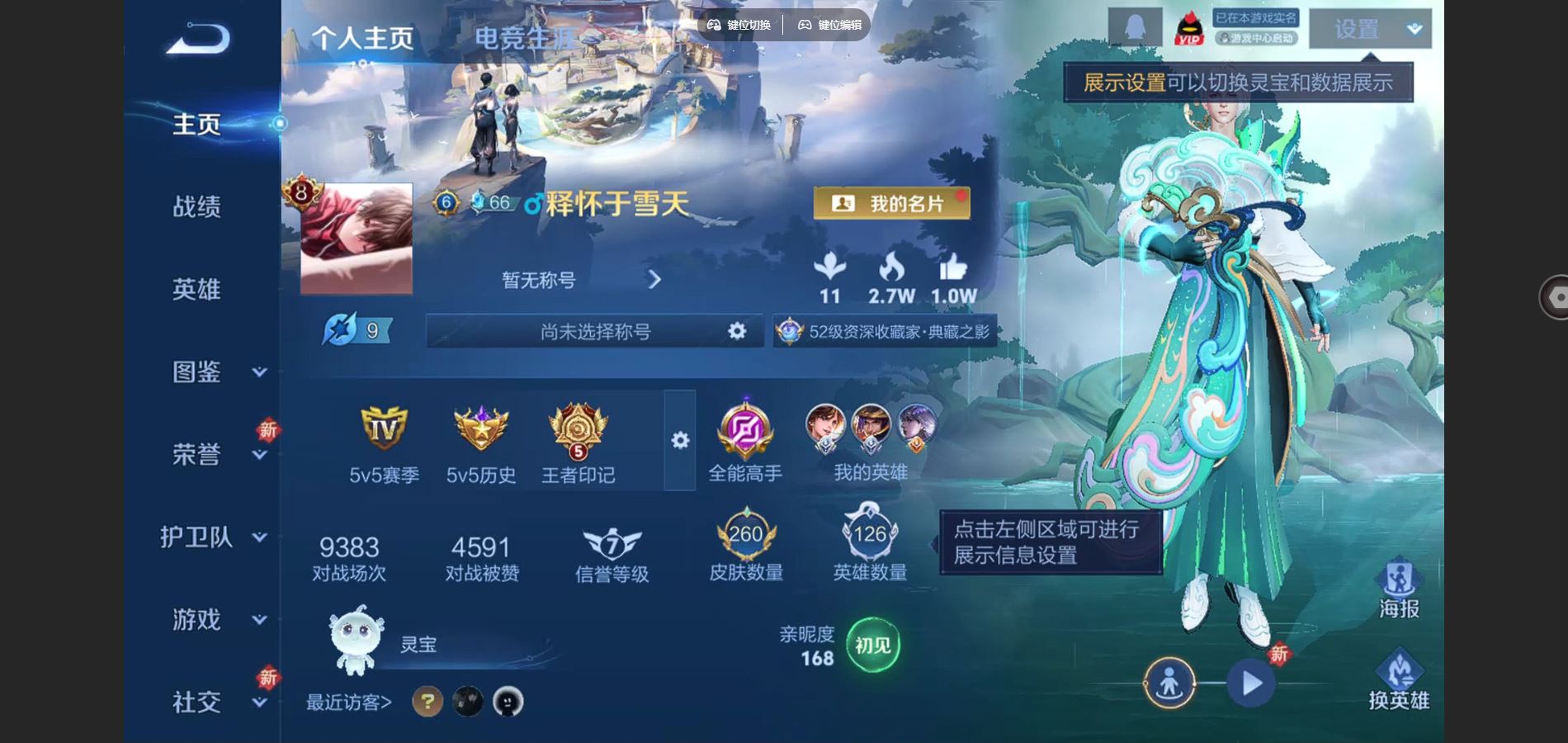Switch to the 电竞生涯 tab
1568x743 pixels.
(525, 37)
